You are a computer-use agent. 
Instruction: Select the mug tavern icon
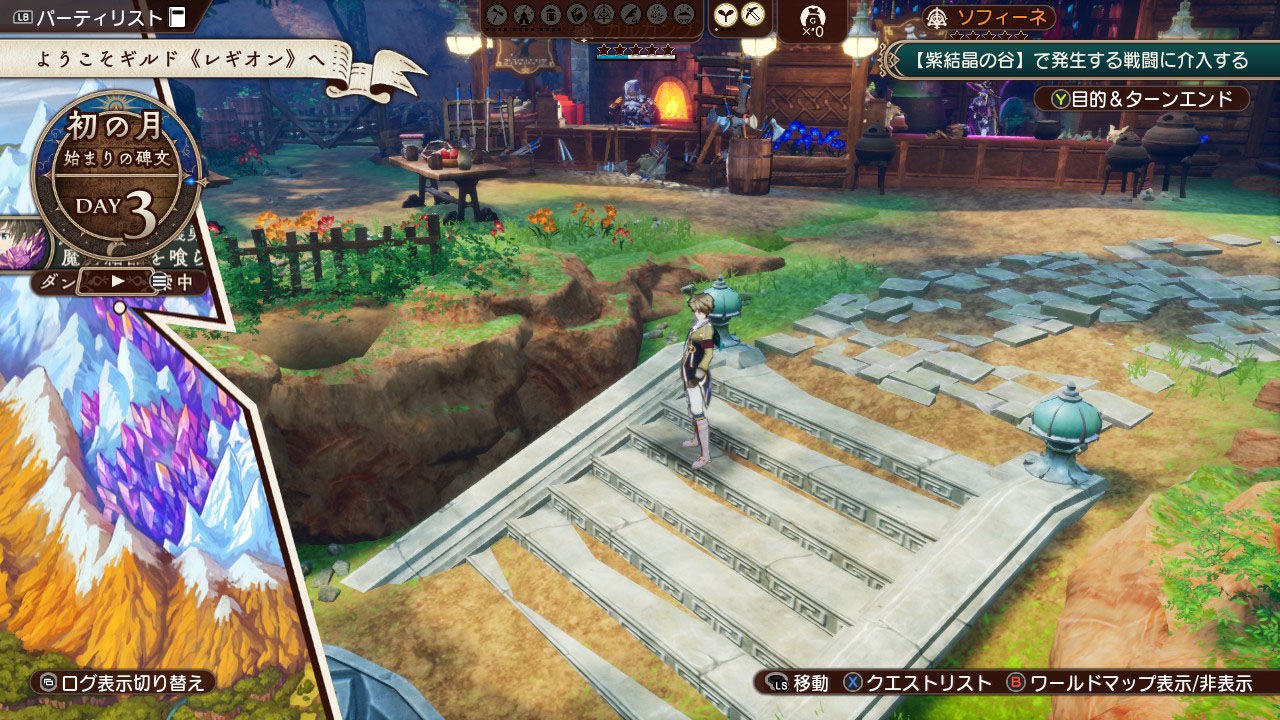550,15
